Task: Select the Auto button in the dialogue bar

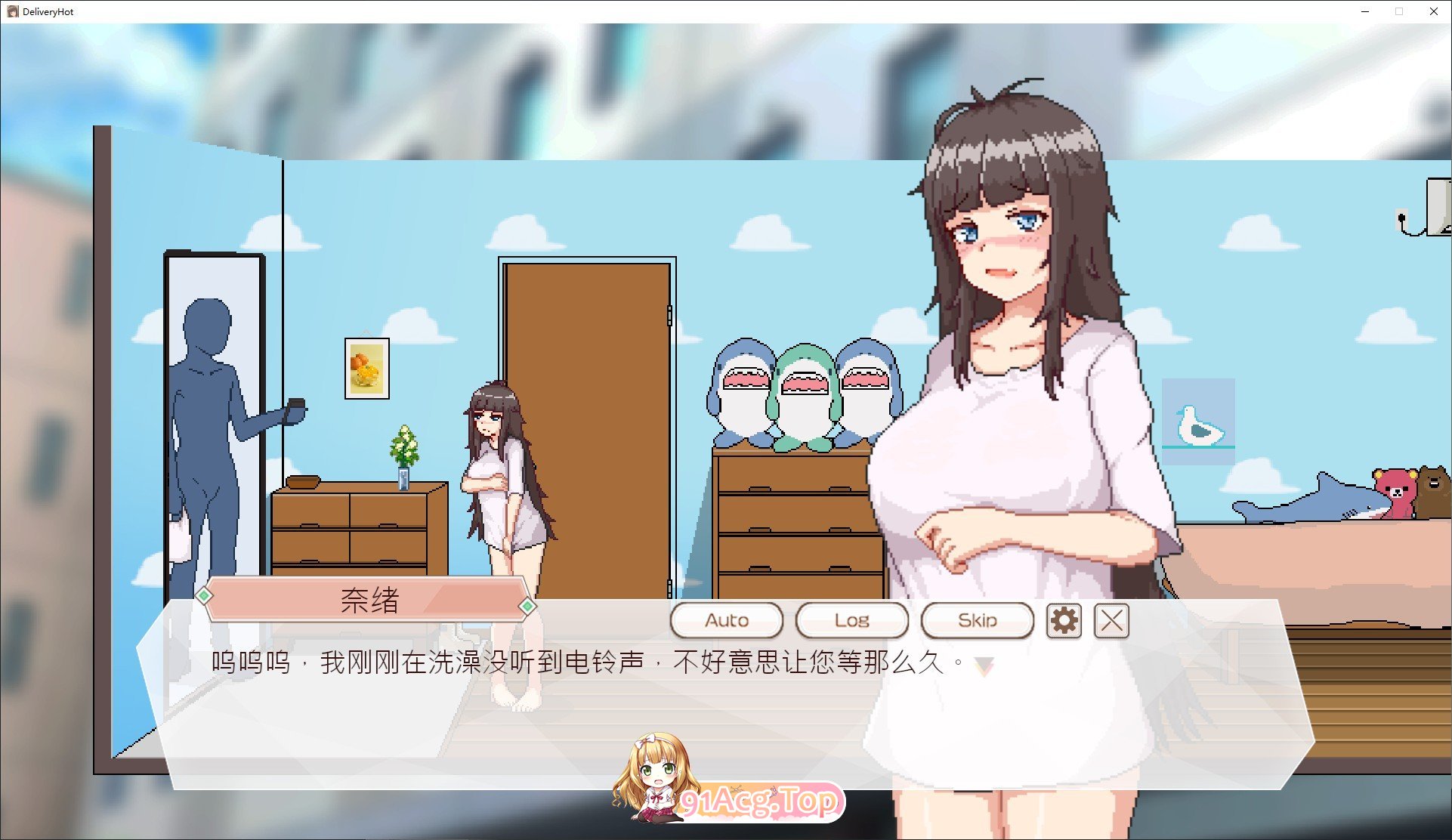Action: tap(726, 619)
